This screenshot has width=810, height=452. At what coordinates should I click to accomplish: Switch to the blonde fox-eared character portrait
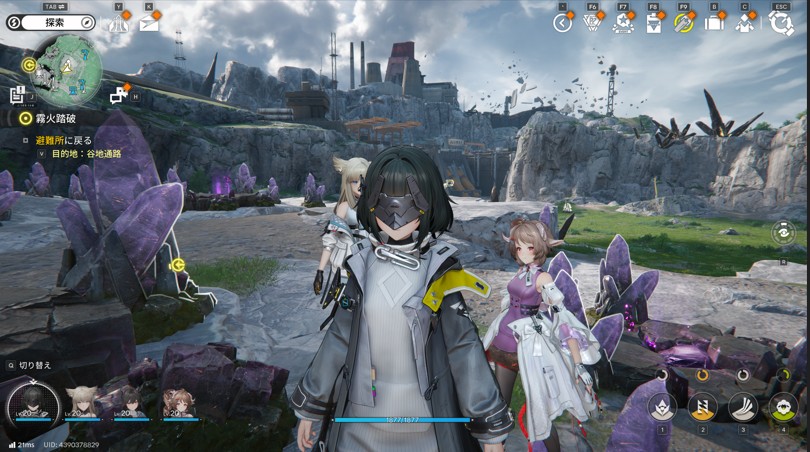click(81, 402)
